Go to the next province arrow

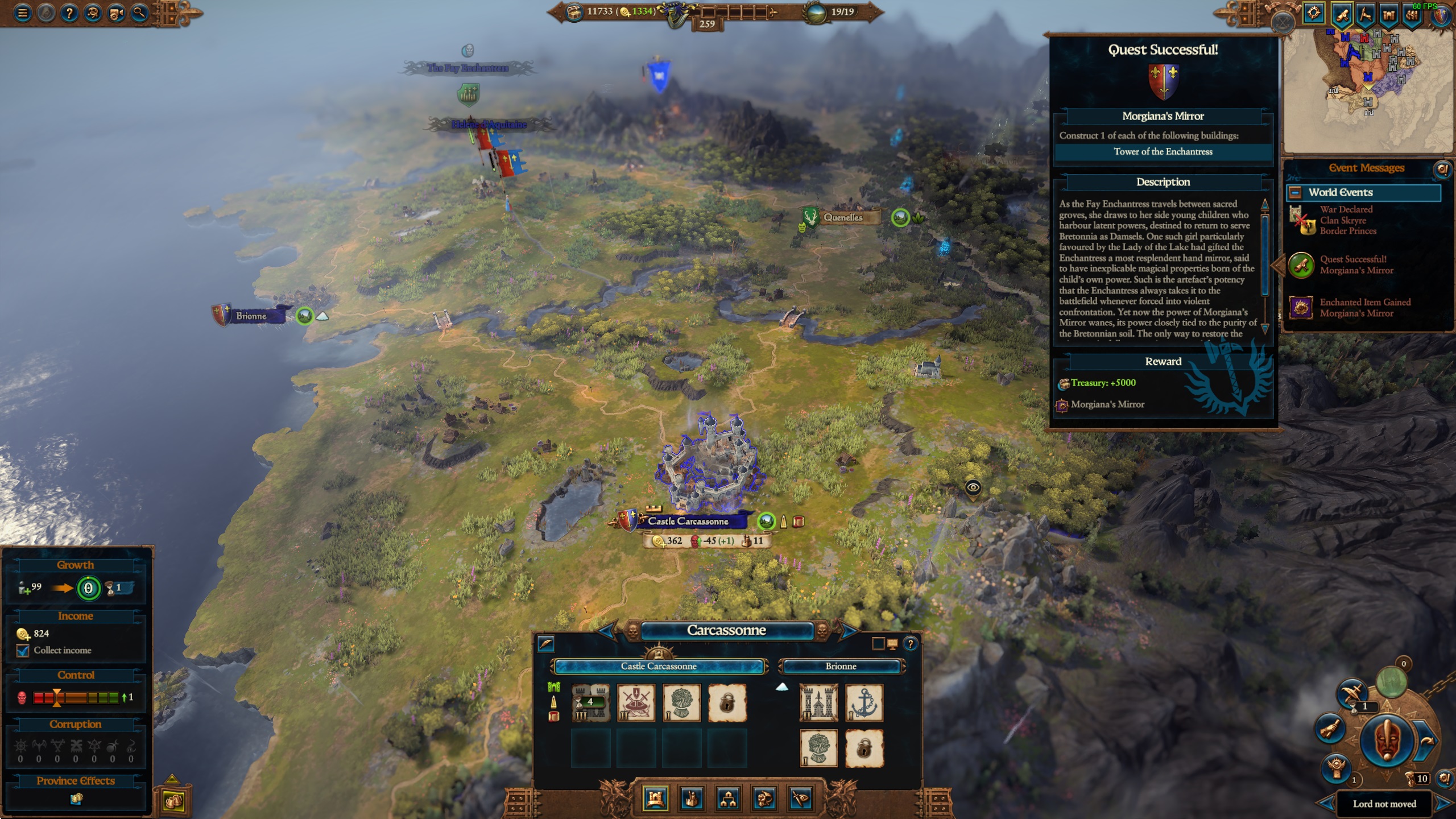pyautogui.click(x=849, y=630)
